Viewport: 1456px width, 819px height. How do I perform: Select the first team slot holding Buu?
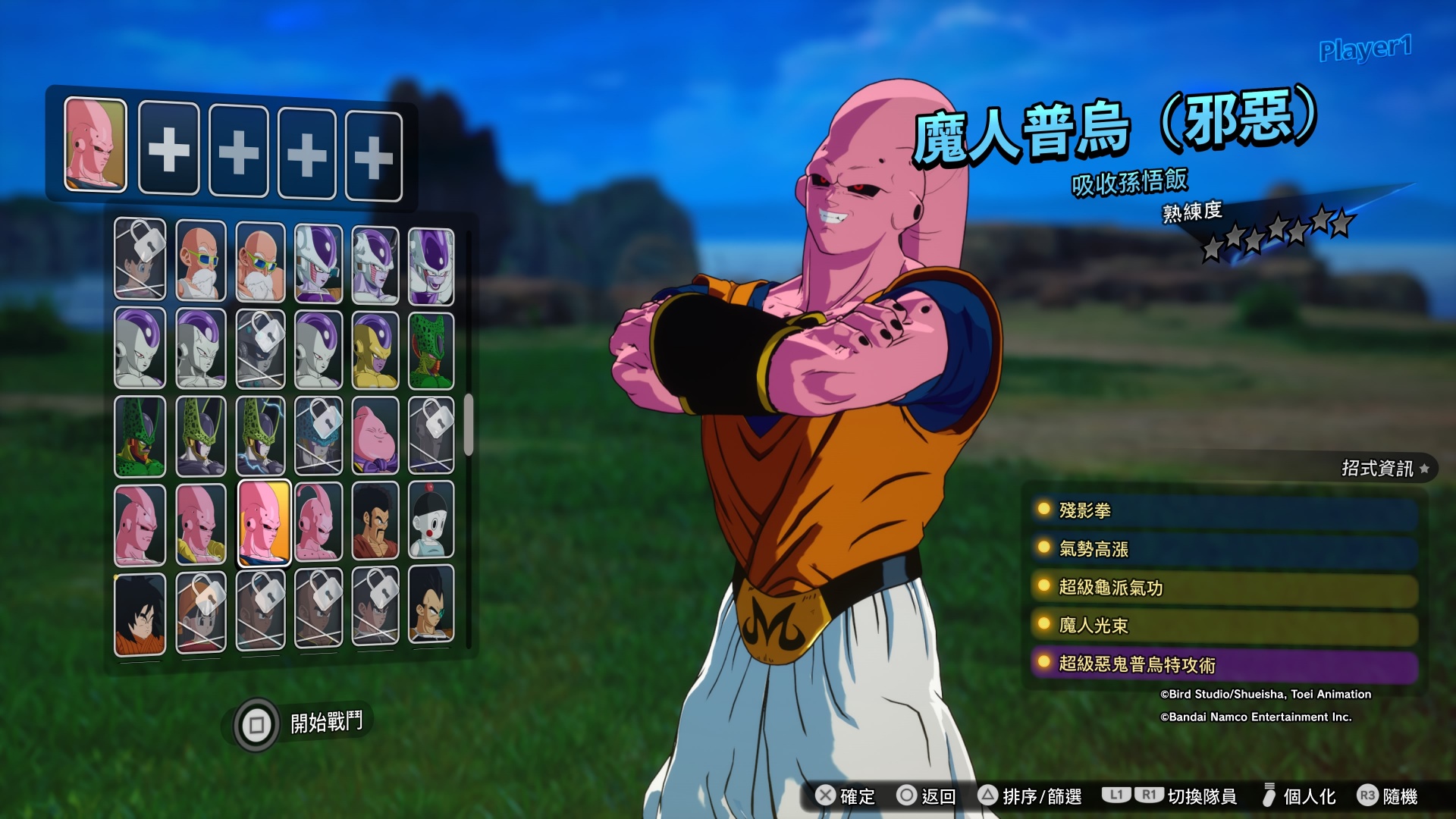(96, 144)
